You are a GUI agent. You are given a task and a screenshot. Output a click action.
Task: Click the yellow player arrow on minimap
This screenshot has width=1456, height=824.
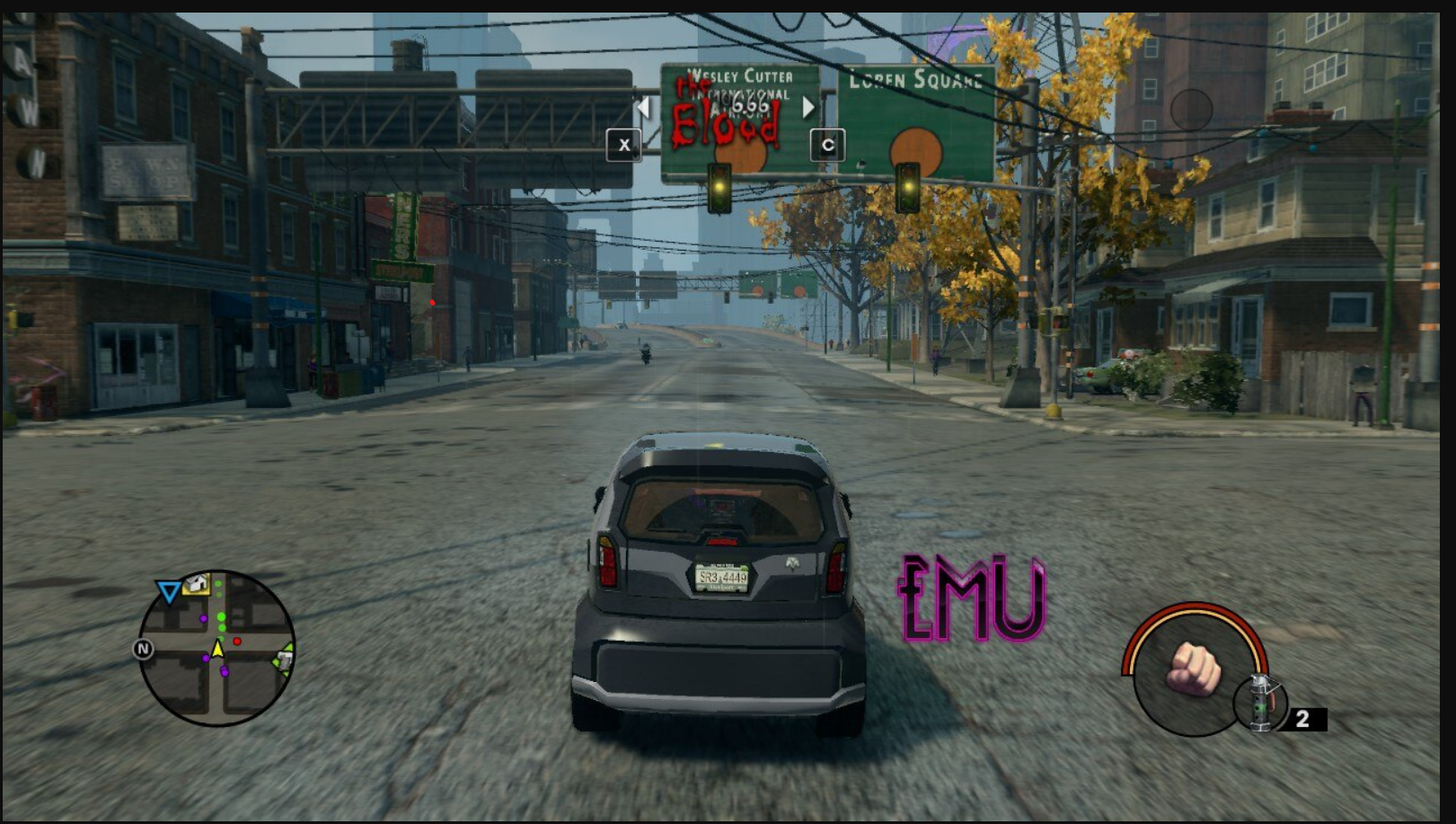217,649
